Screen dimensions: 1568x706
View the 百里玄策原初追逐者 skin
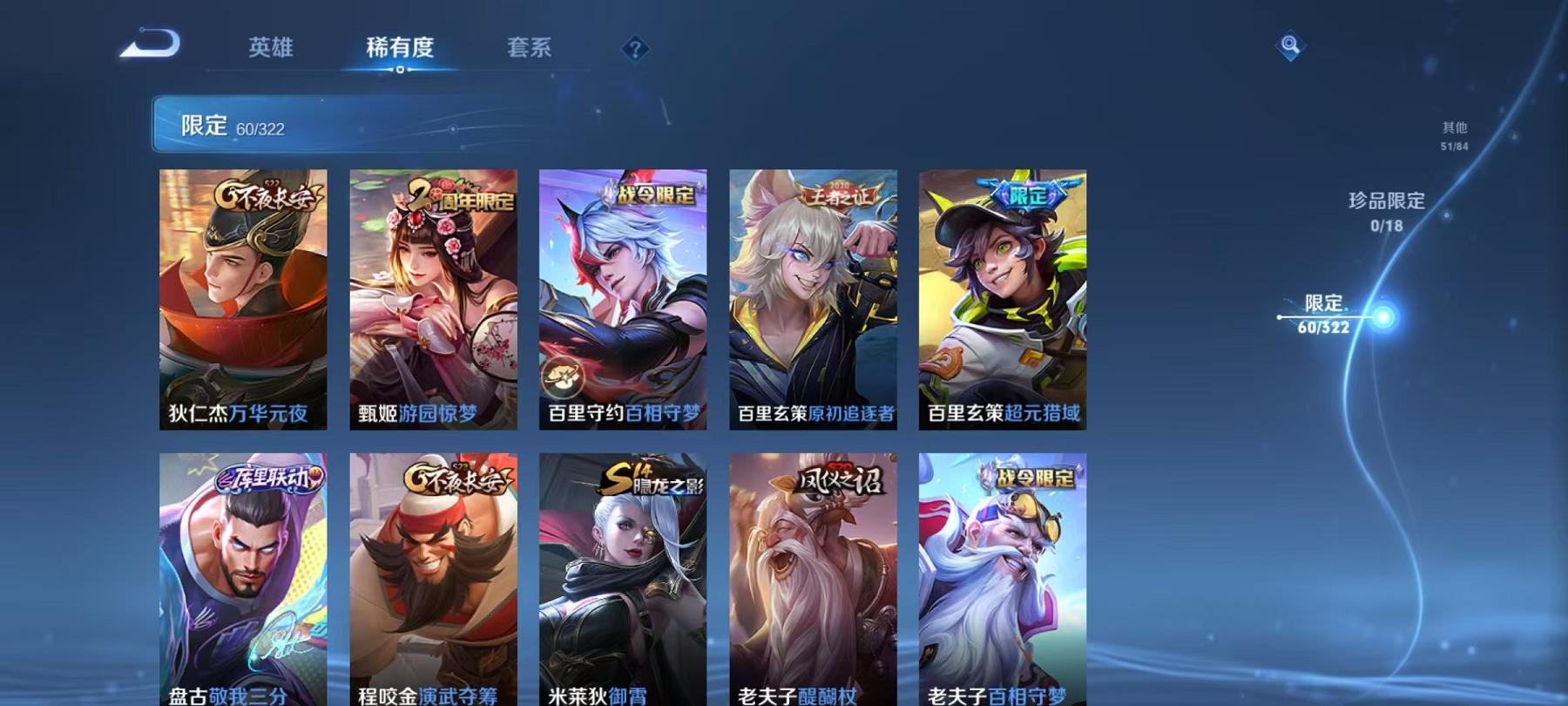click(814, 296)
